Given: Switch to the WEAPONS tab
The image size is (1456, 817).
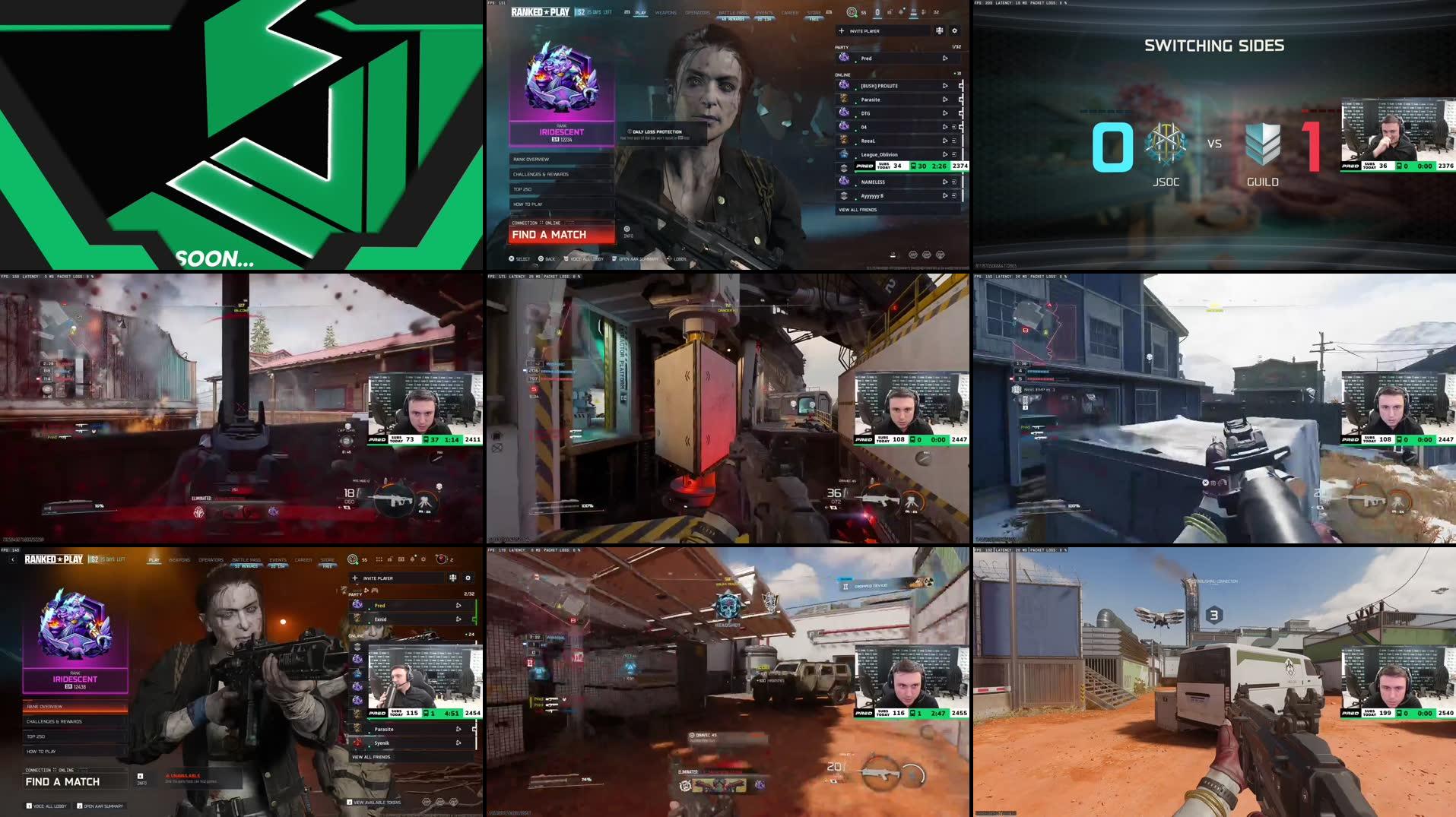Looking at the screenshot, I should pyautogui.click(x=665, y=12).
